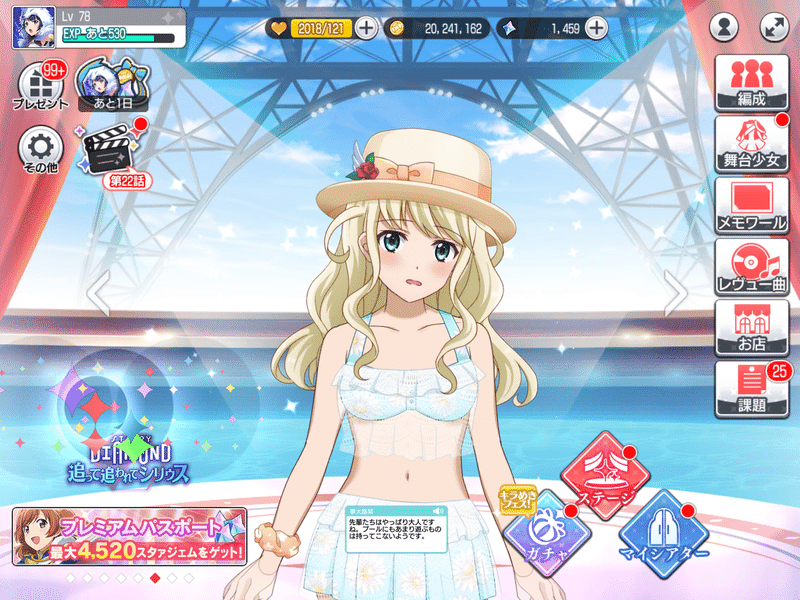Add star gems with the plus button
800x600 pixels.
pyautogui.click(x=596, y=28)
